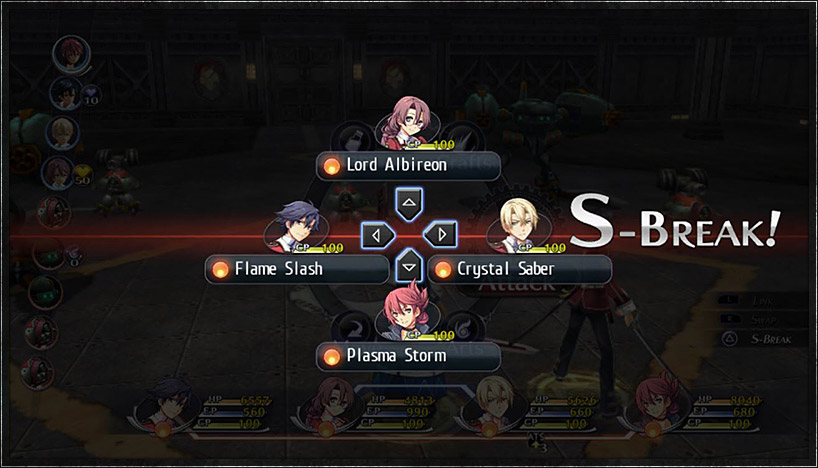Click the down arrow direction button
The image size is (818, 468).
click(408, 268)
